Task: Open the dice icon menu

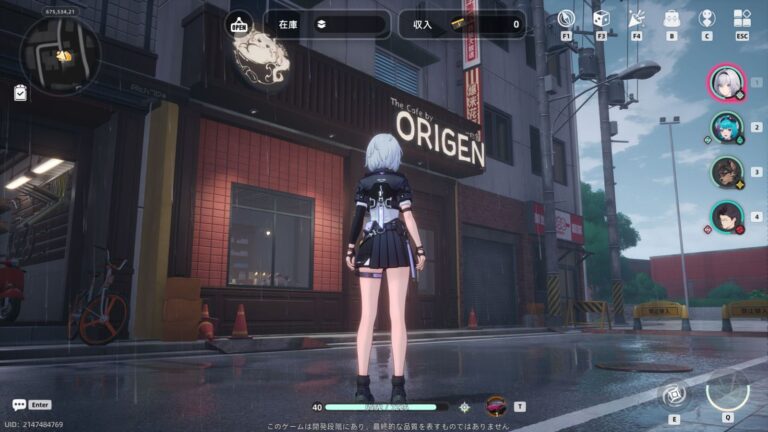Action: 601,18
